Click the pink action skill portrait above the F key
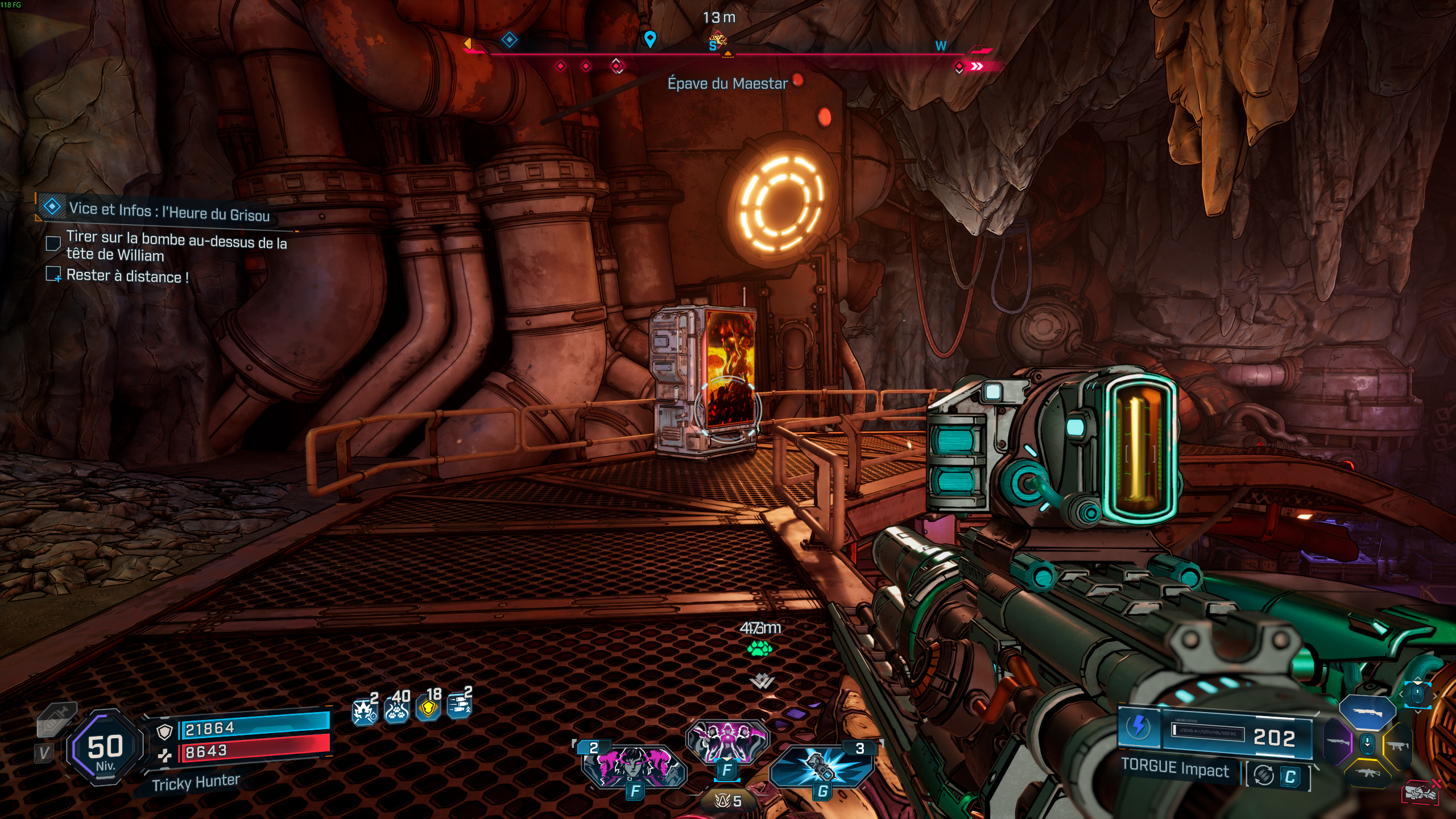Image resolution: width=1456 pixels, height=819 pixels. 727,741
